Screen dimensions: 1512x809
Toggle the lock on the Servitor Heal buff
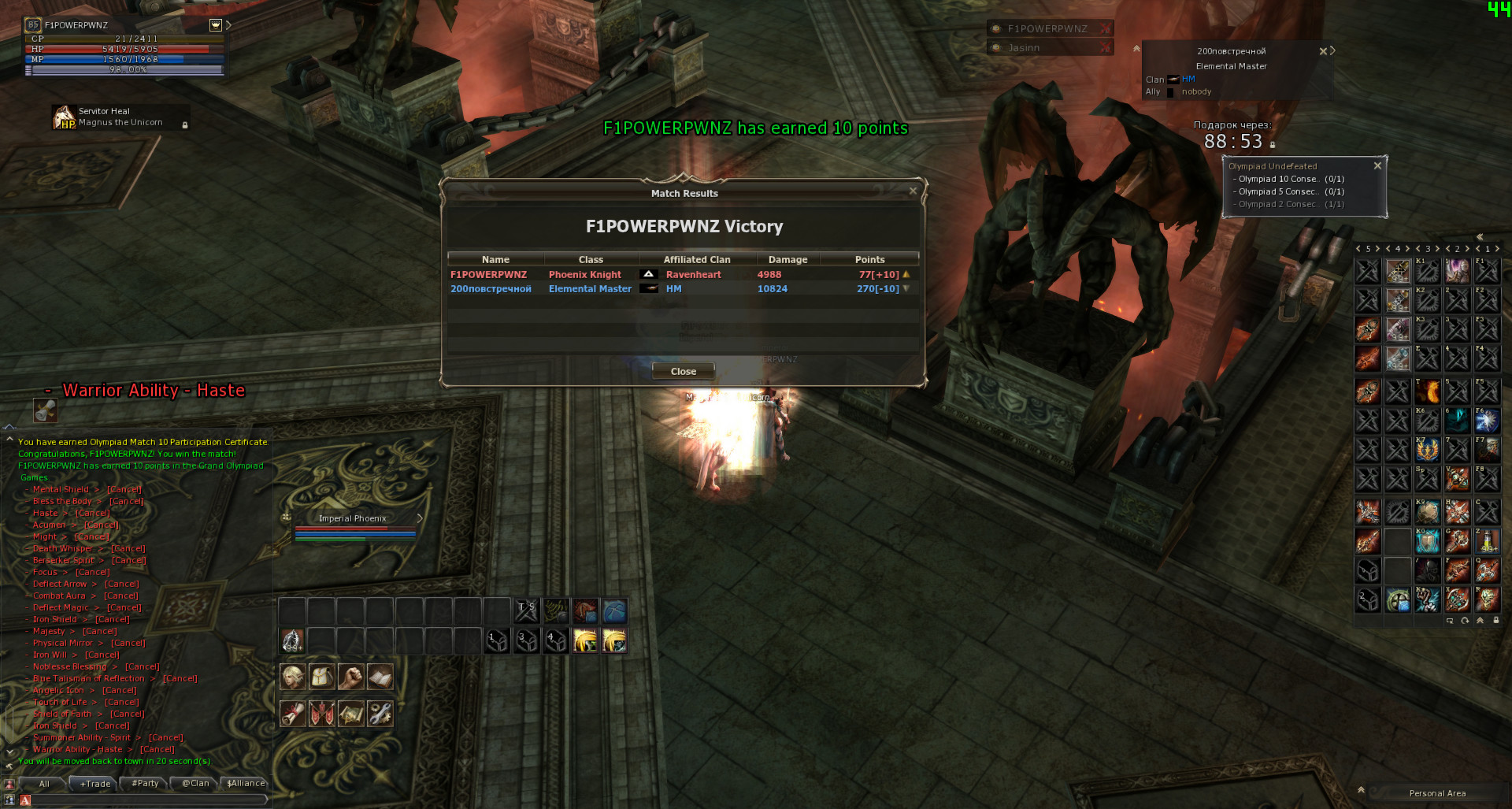pyautogui.click(x=184, y=126)
